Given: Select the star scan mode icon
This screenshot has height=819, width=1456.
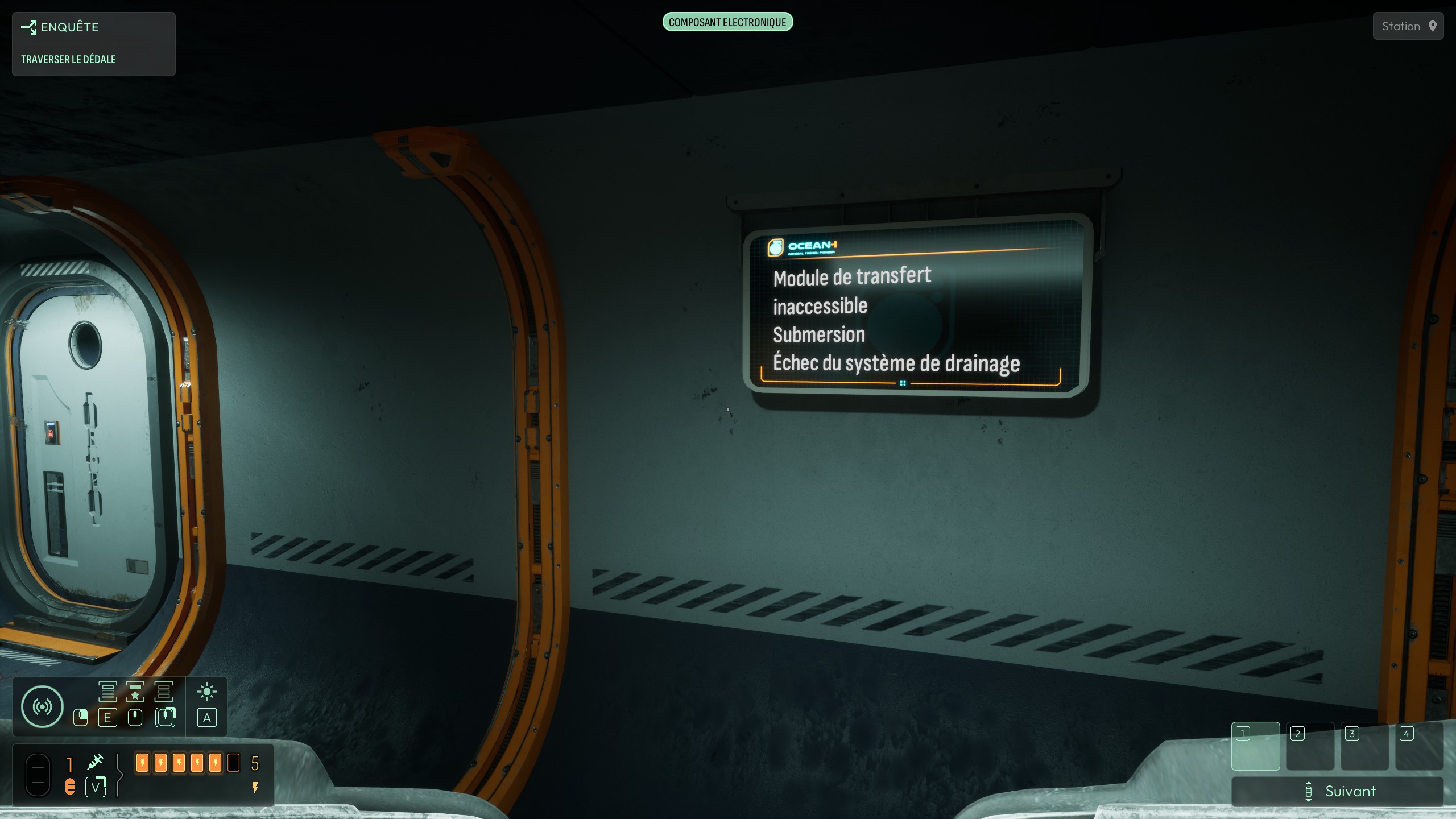Looking at the screenshot, I should point(135,692).
